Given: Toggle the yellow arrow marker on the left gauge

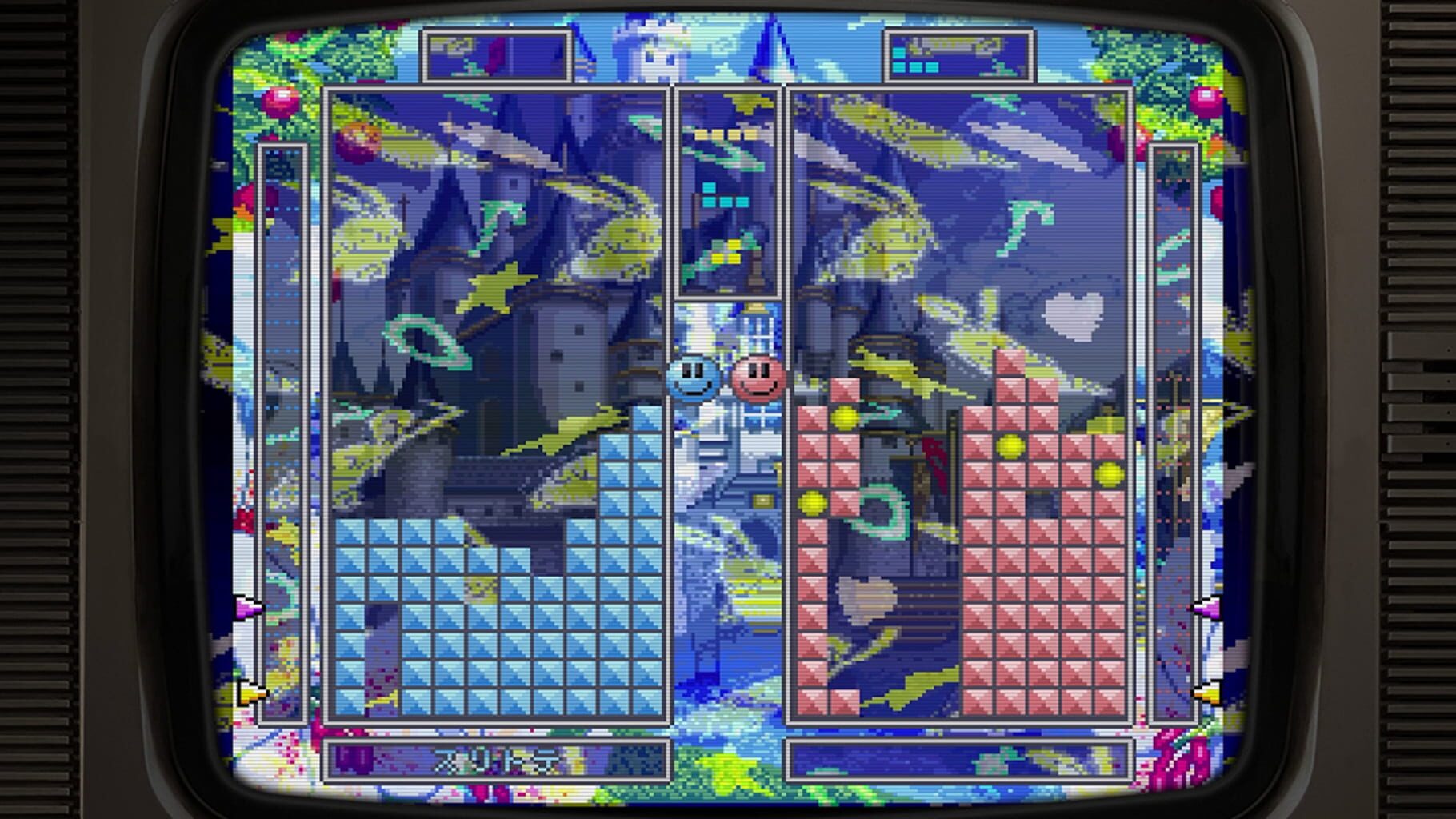Looking at the screenshot, I should point(252,693).
